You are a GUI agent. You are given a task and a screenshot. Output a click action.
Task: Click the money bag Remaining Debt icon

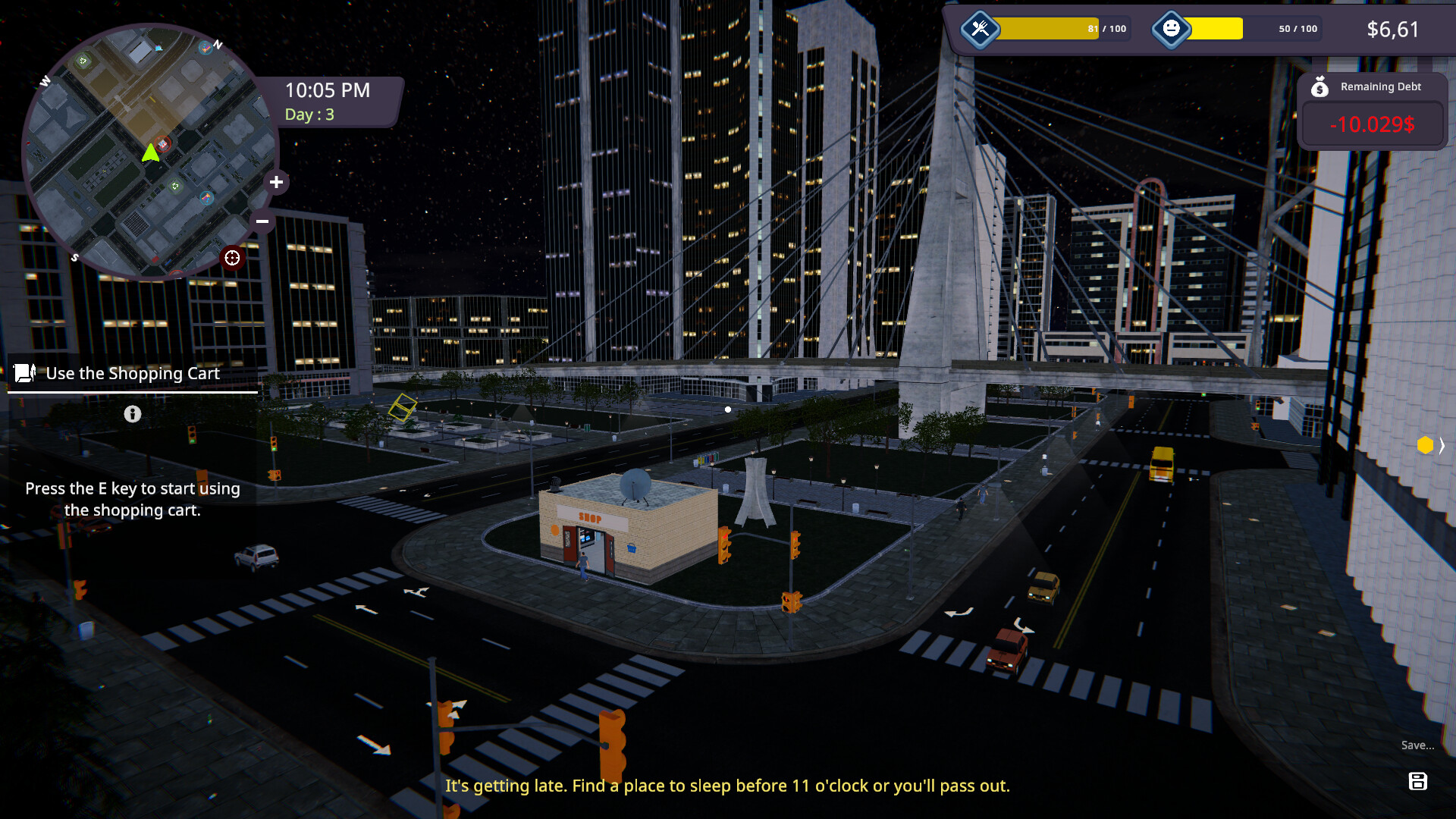pyautogui.click(x=1321, y=86)
